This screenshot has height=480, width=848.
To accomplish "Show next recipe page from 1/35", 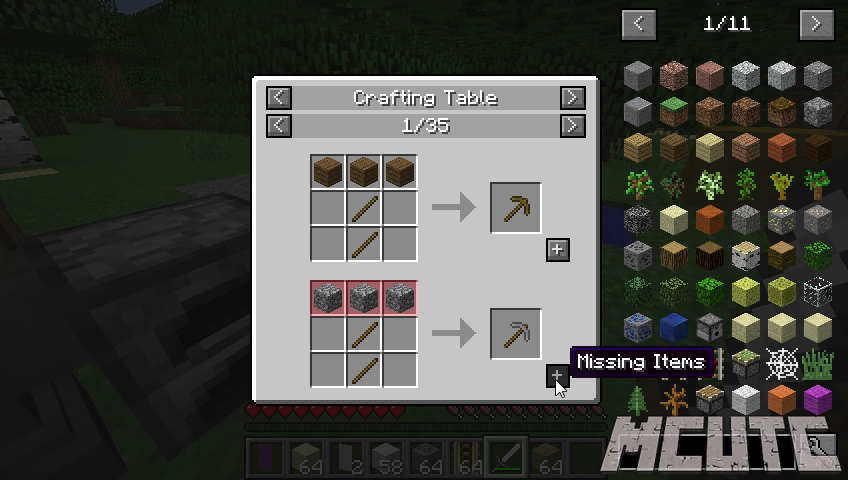I will 572,126.
